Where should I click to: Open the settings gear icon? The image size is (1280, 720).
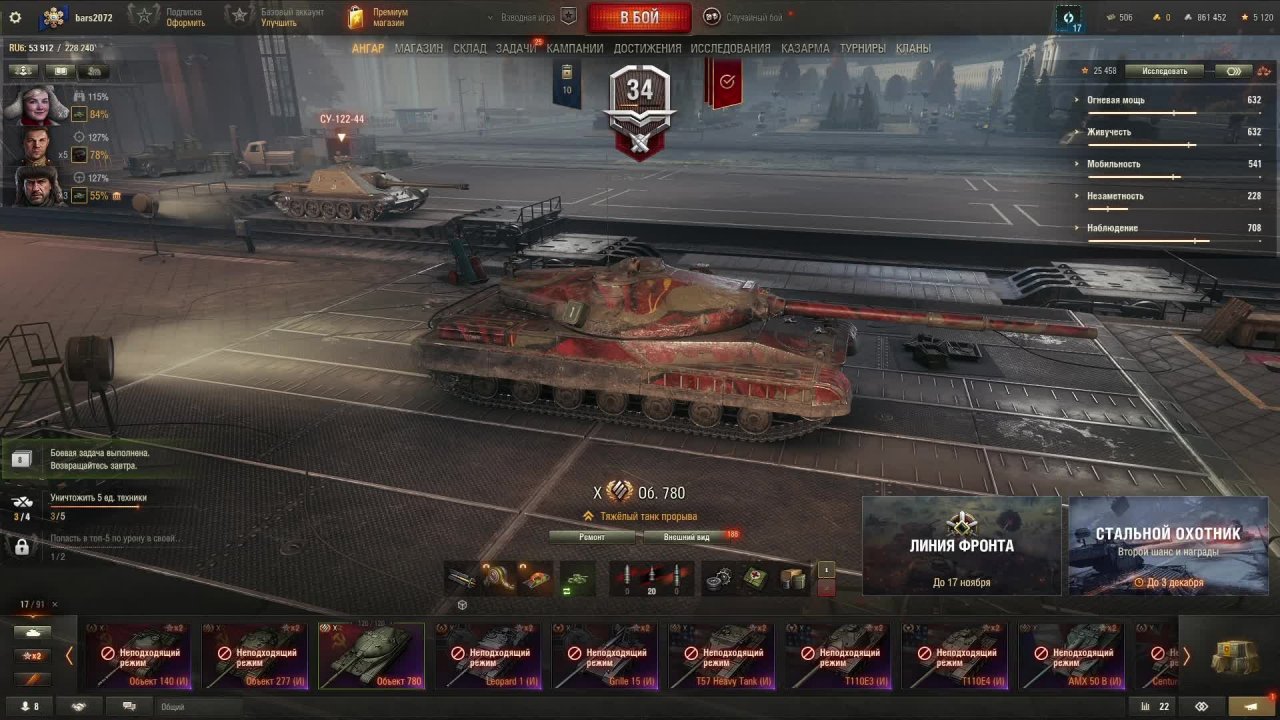[x=15, y=17]
